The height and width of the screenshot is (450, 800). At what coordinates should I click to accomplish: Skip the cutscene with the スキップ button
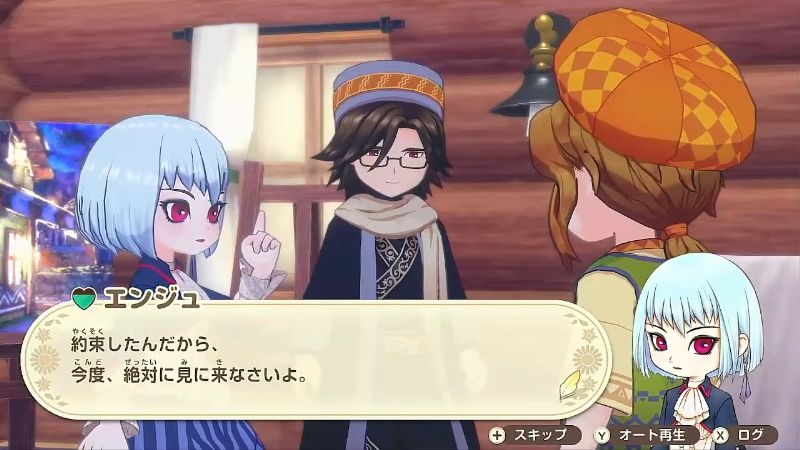click(534, 434)
